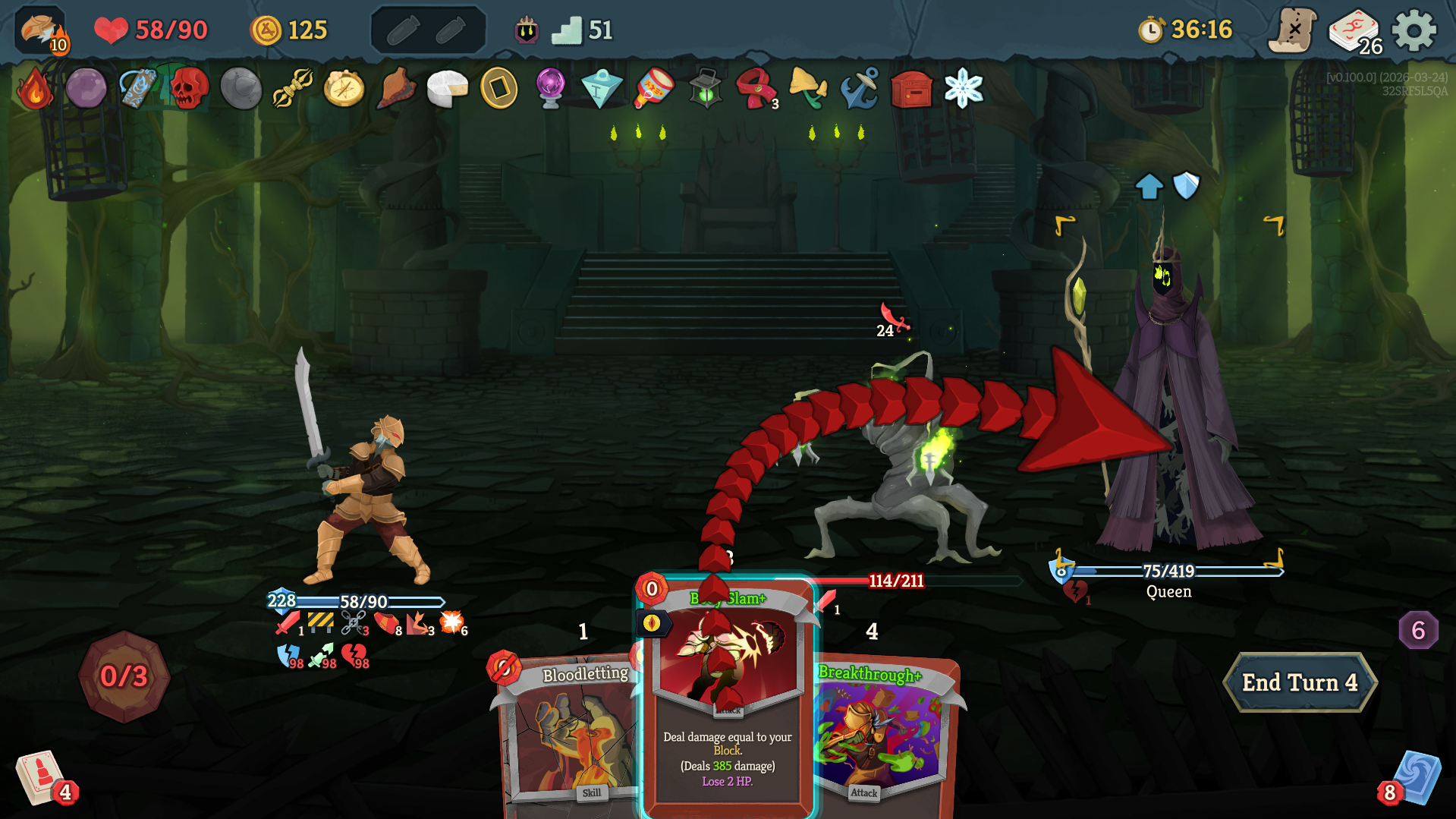The width and height of the screenshot is (1456, 819).
Task: End the current turn
Action: coord(1299,682)
